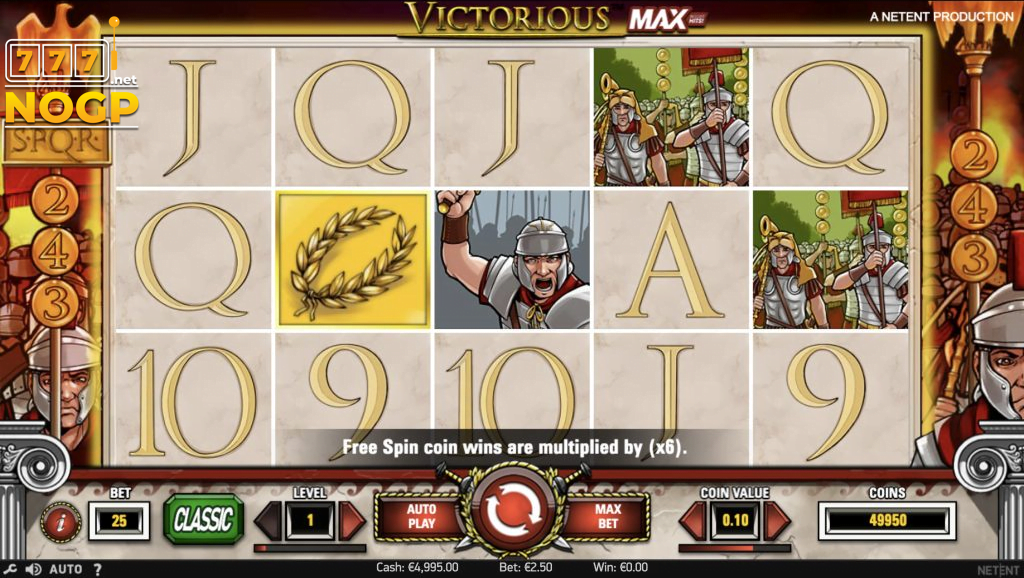Start Auto Play
Image resolution: width=1024 pixels, height=578 pixels.
[421, 517]
